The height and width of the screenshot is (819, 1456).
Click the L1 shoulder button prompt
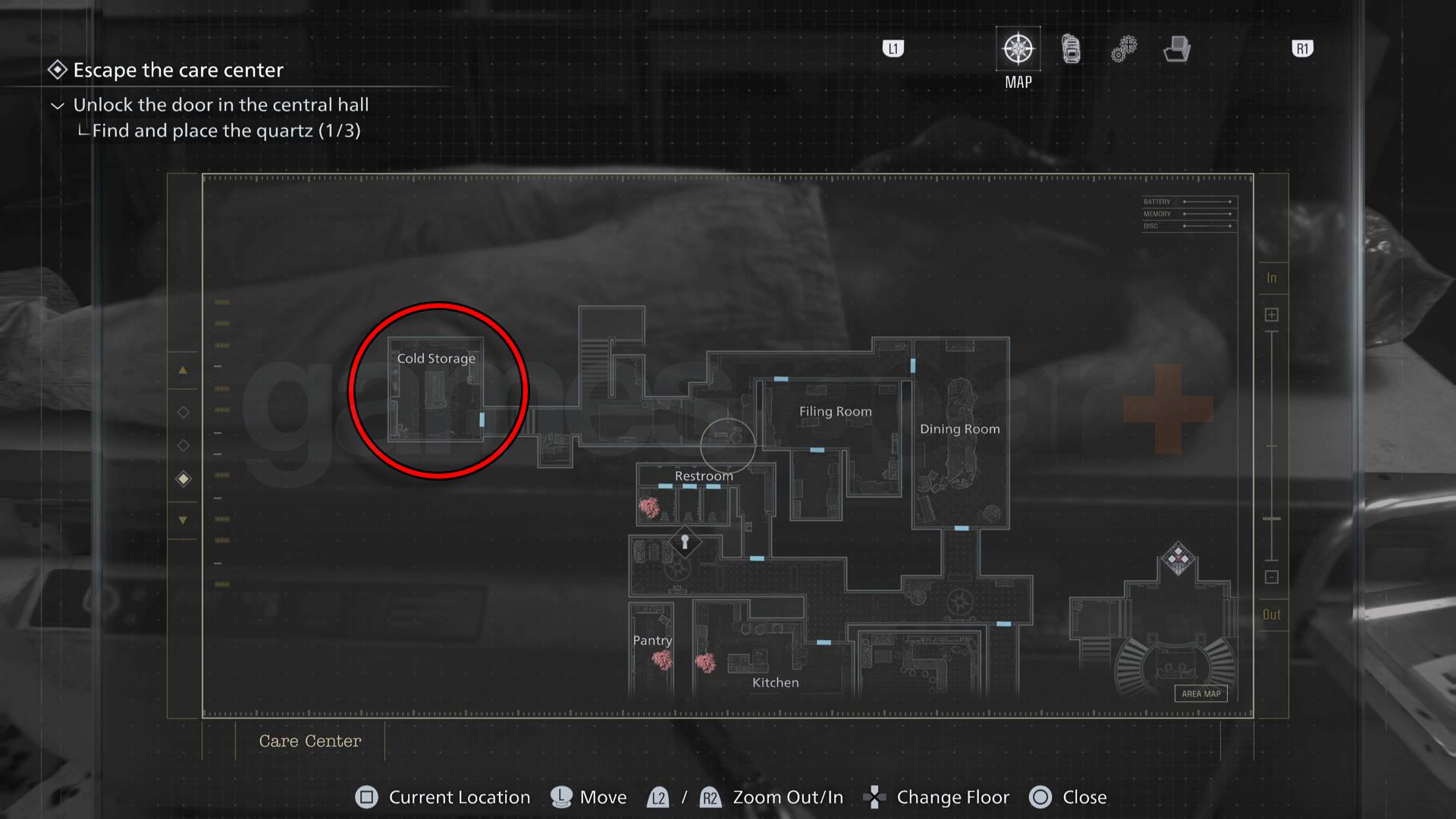tap(893, 48)
